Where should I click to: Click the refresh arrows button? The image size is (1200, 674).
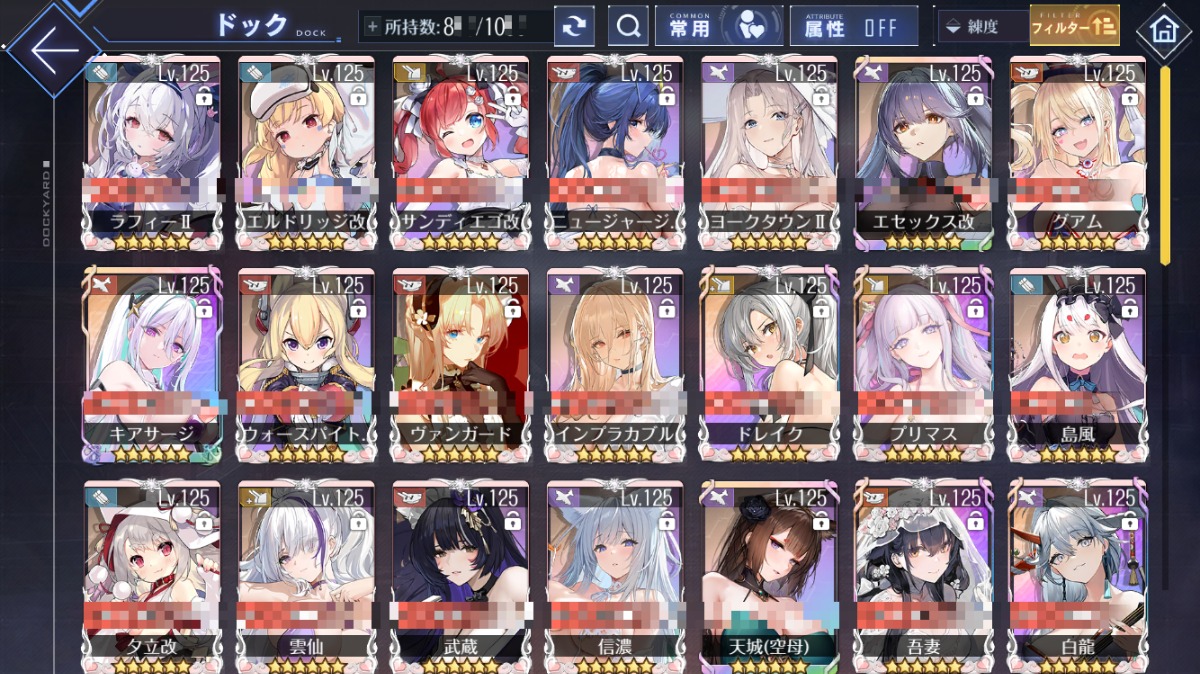[x=574, y=27]
